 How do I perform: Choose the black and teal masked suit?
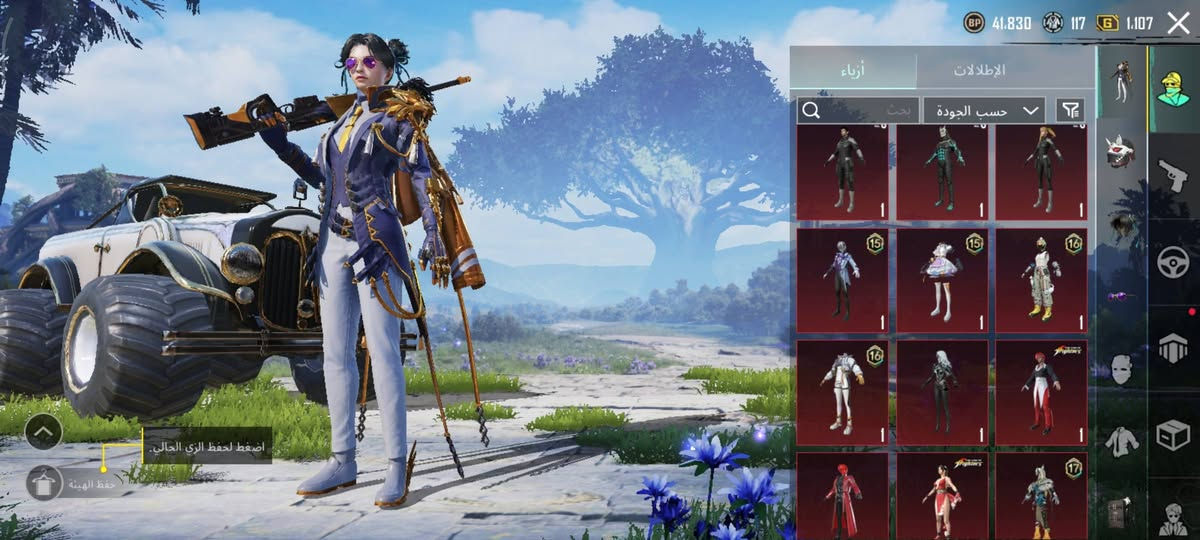tap(941, 170)
